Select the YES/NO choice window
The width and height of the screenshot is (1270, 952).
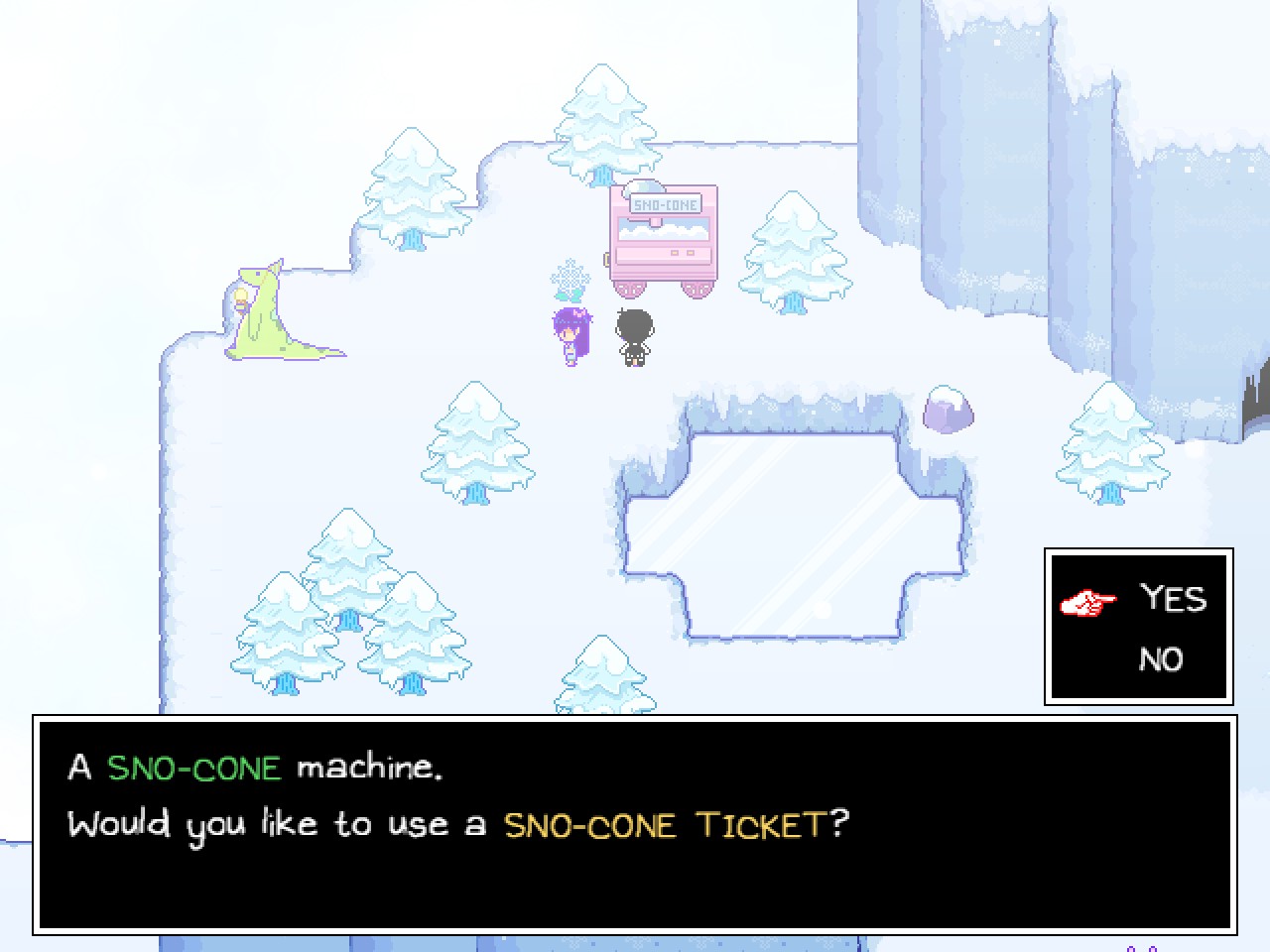tap(1137, 627)
